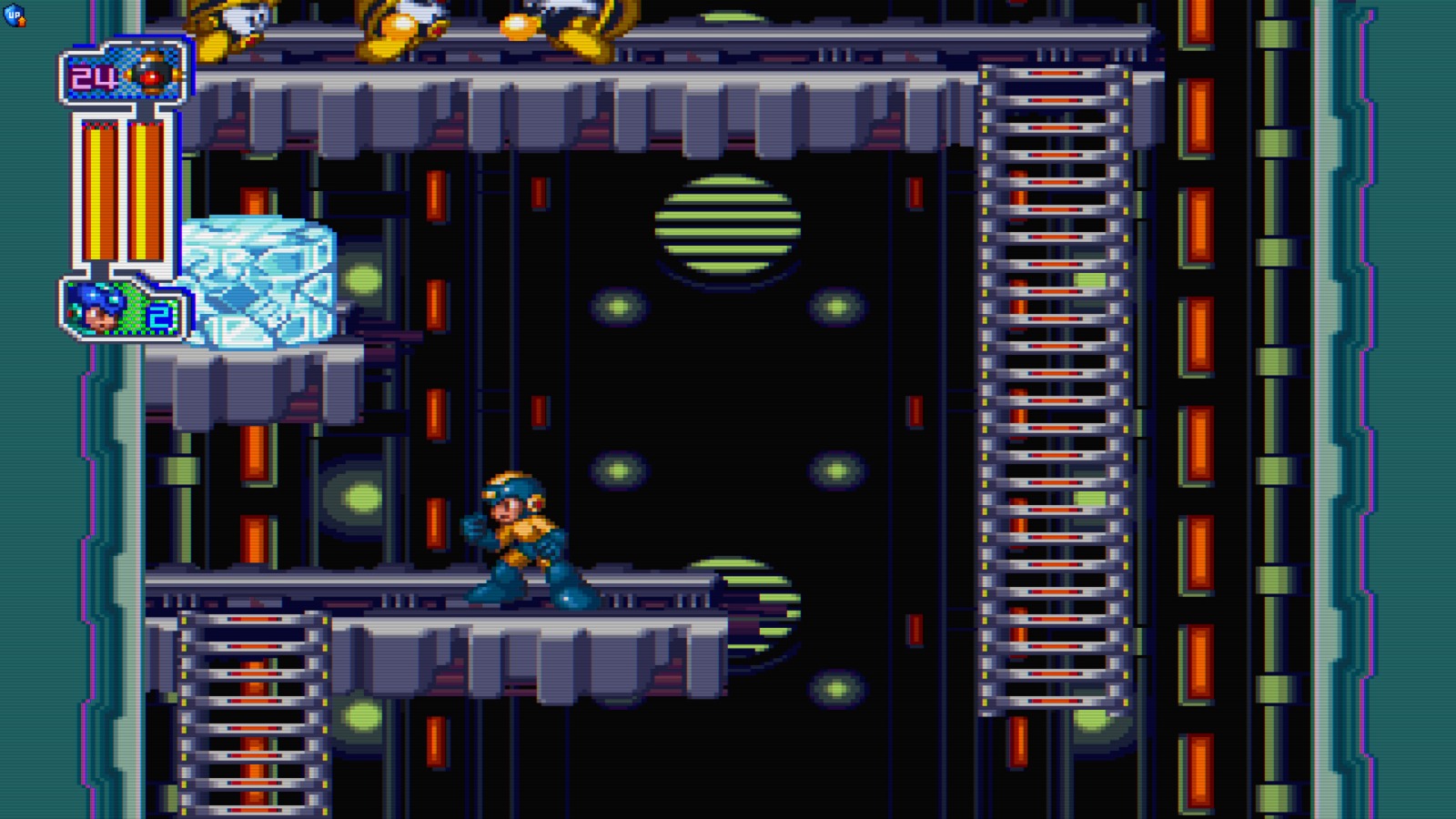The width and height of the screenshot is (1456, 819).
Task: Click the bomb weapon icon in the HUD
Action: (152, 76)
